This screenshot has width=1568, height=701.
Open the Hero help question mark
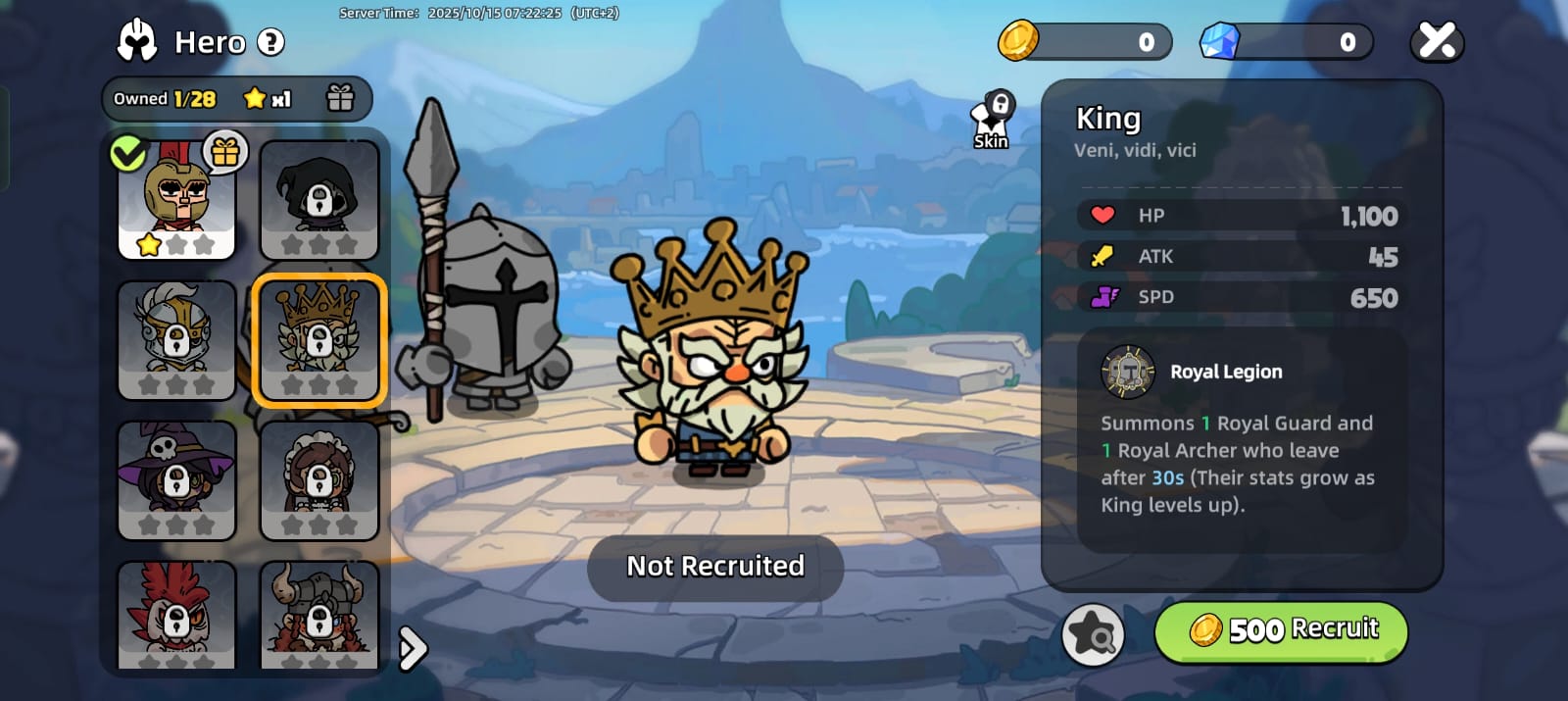pyautogui.click(x=270, y=42)
